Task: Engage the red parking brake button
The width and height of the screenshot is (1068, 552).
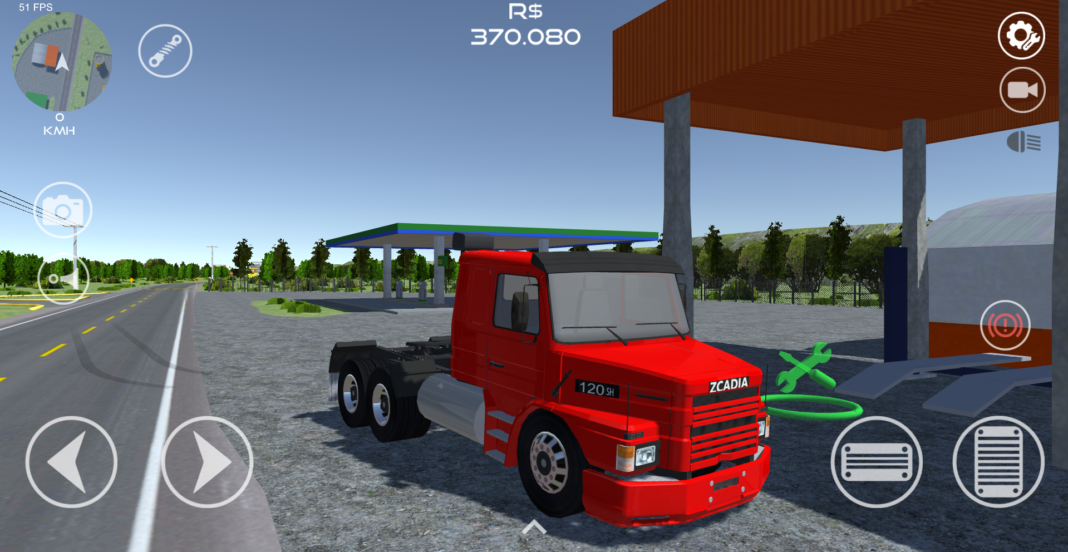Action: [1005, 326]
